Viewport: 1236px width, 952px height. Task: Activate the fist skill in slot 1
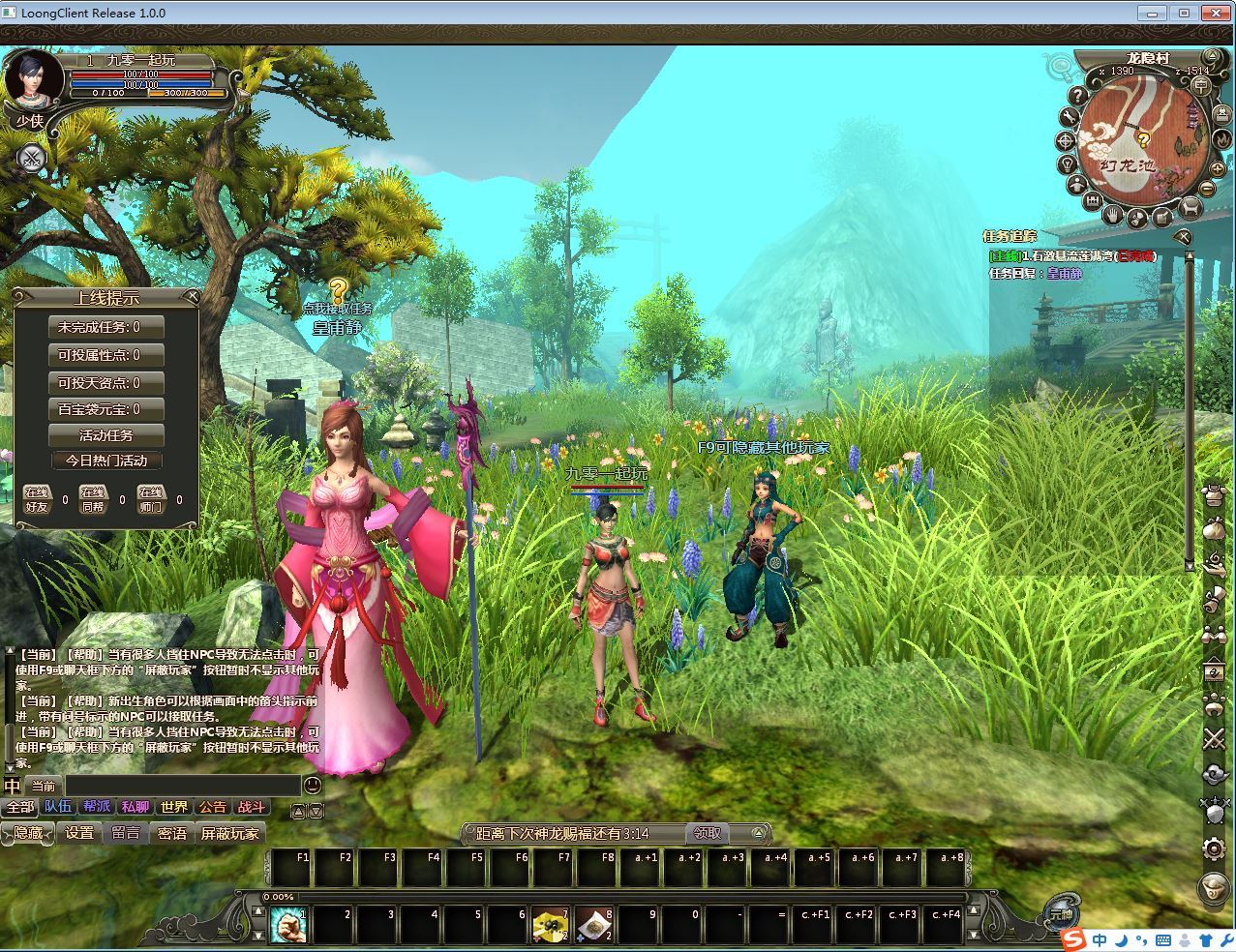288,926
